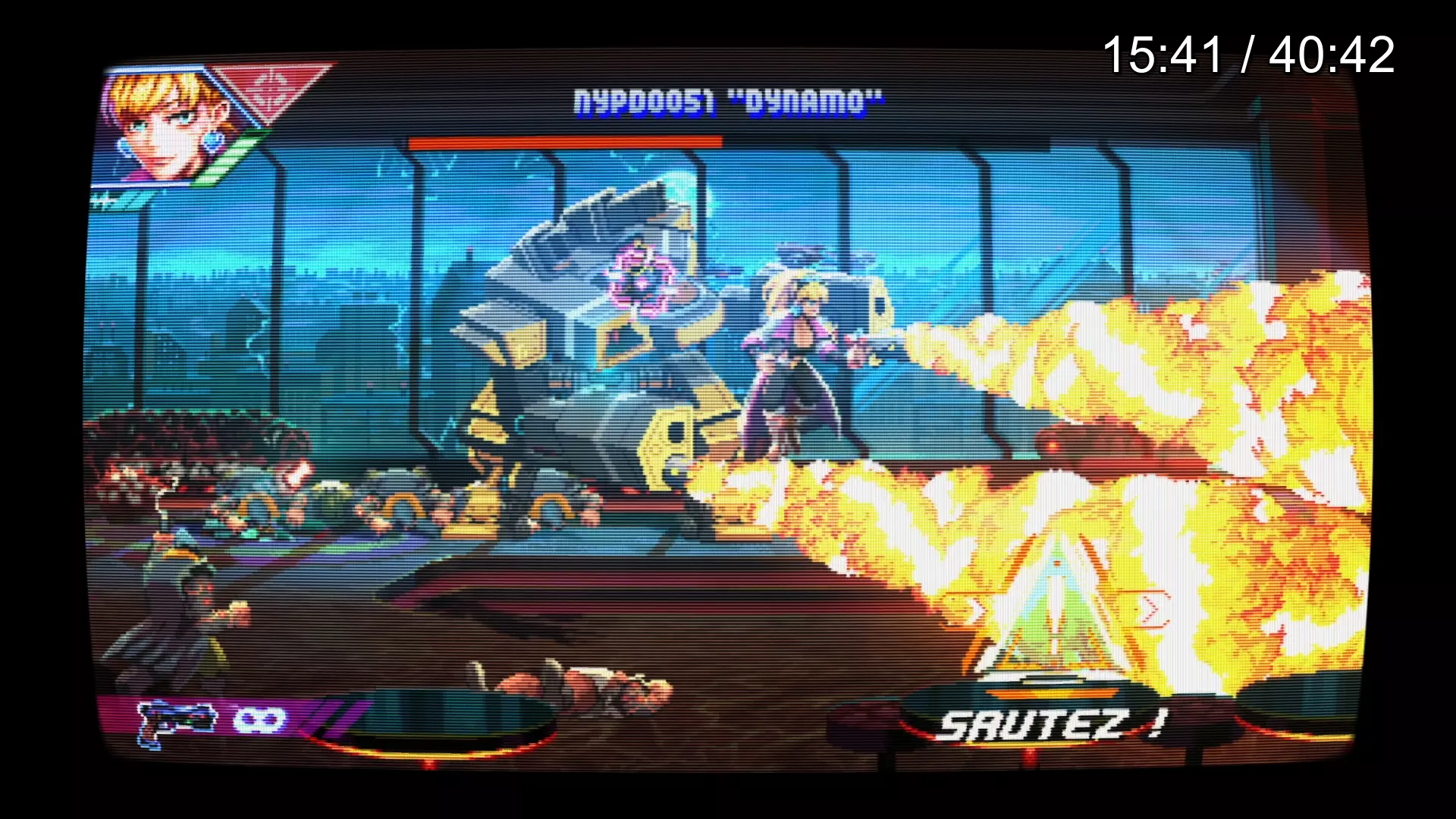The image size is (1456, 819).
Task: Select the pistol weapon icon
Action: tap(177, 722)
